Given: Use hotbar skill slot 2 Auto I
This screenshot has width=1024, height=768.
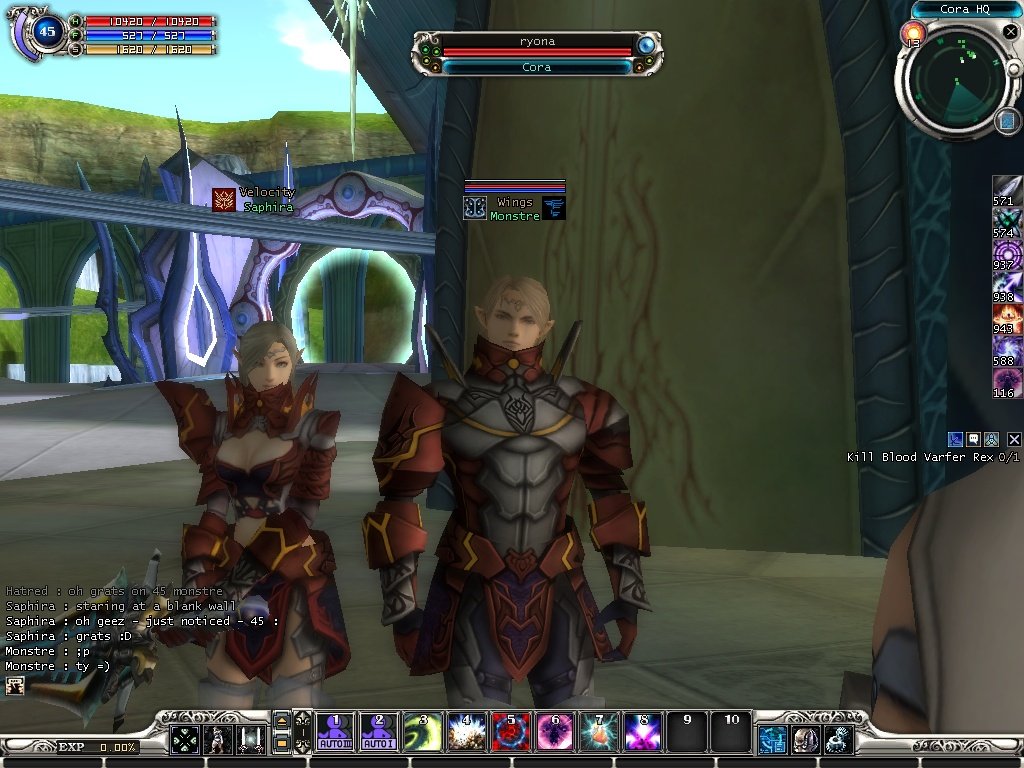Looking at the screenshot, I should pos(379,732).
